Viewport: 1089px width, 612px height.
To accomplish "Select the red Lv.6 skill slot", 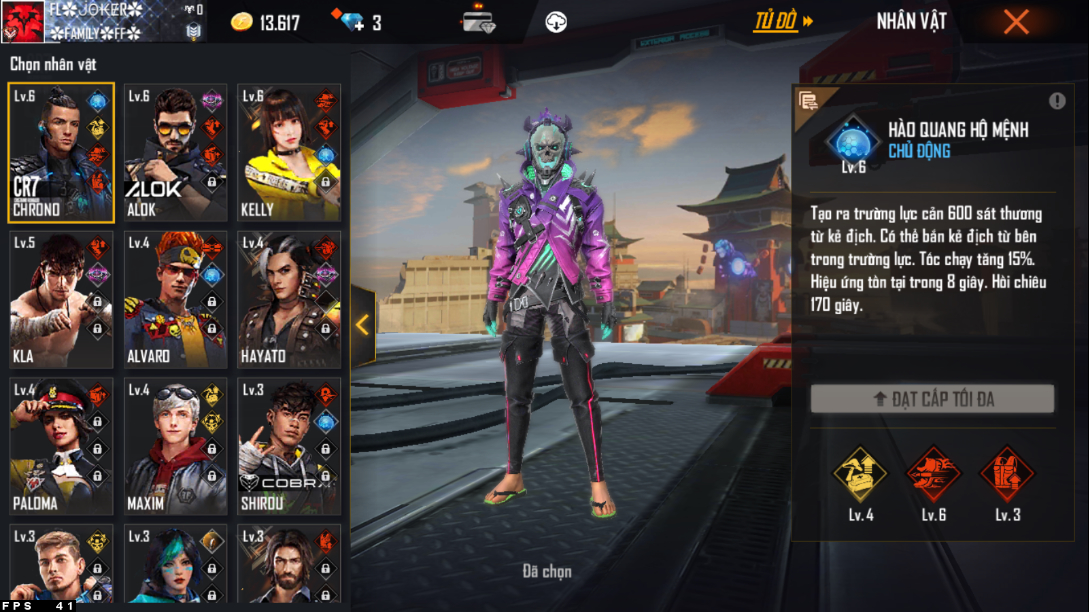I will click(x=933, y=475).
